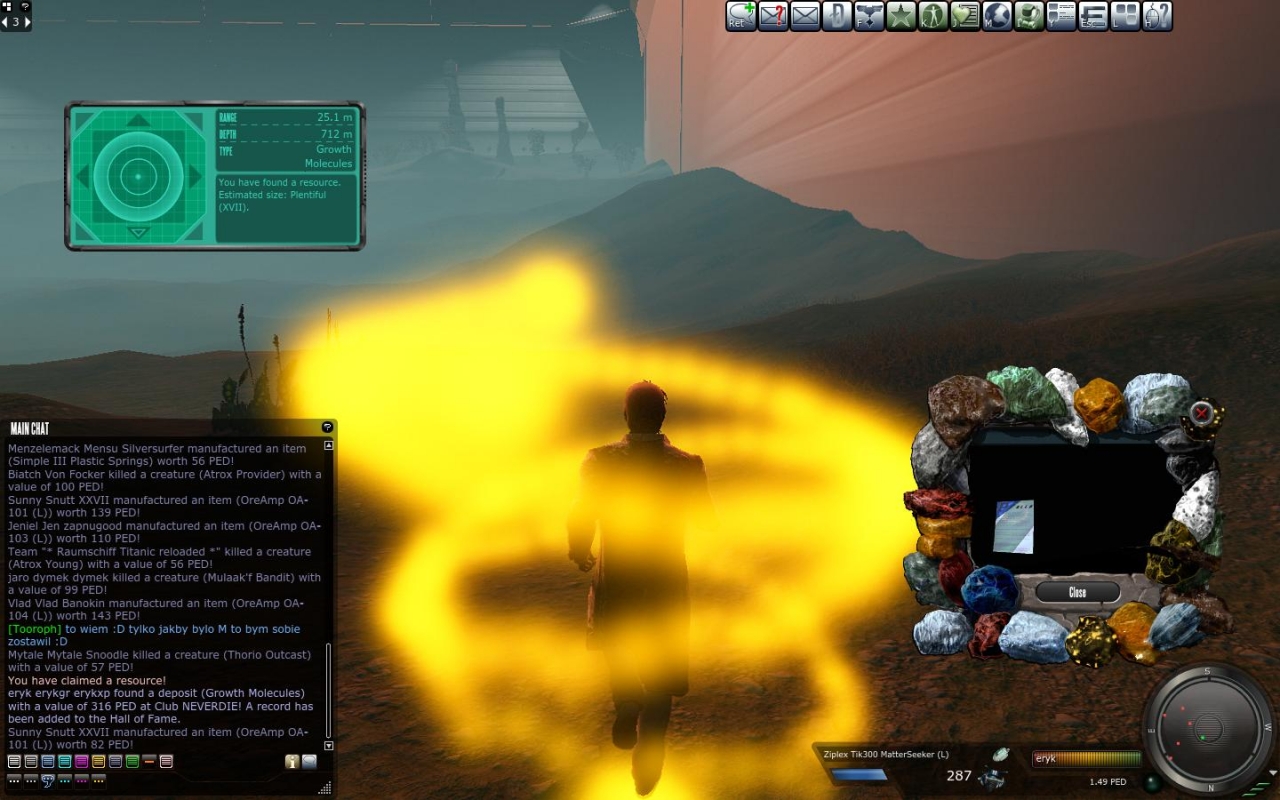This screenshot has height=800, width=1280.
Task: Open the green star toolbar icon
Action: click(901, 16)
